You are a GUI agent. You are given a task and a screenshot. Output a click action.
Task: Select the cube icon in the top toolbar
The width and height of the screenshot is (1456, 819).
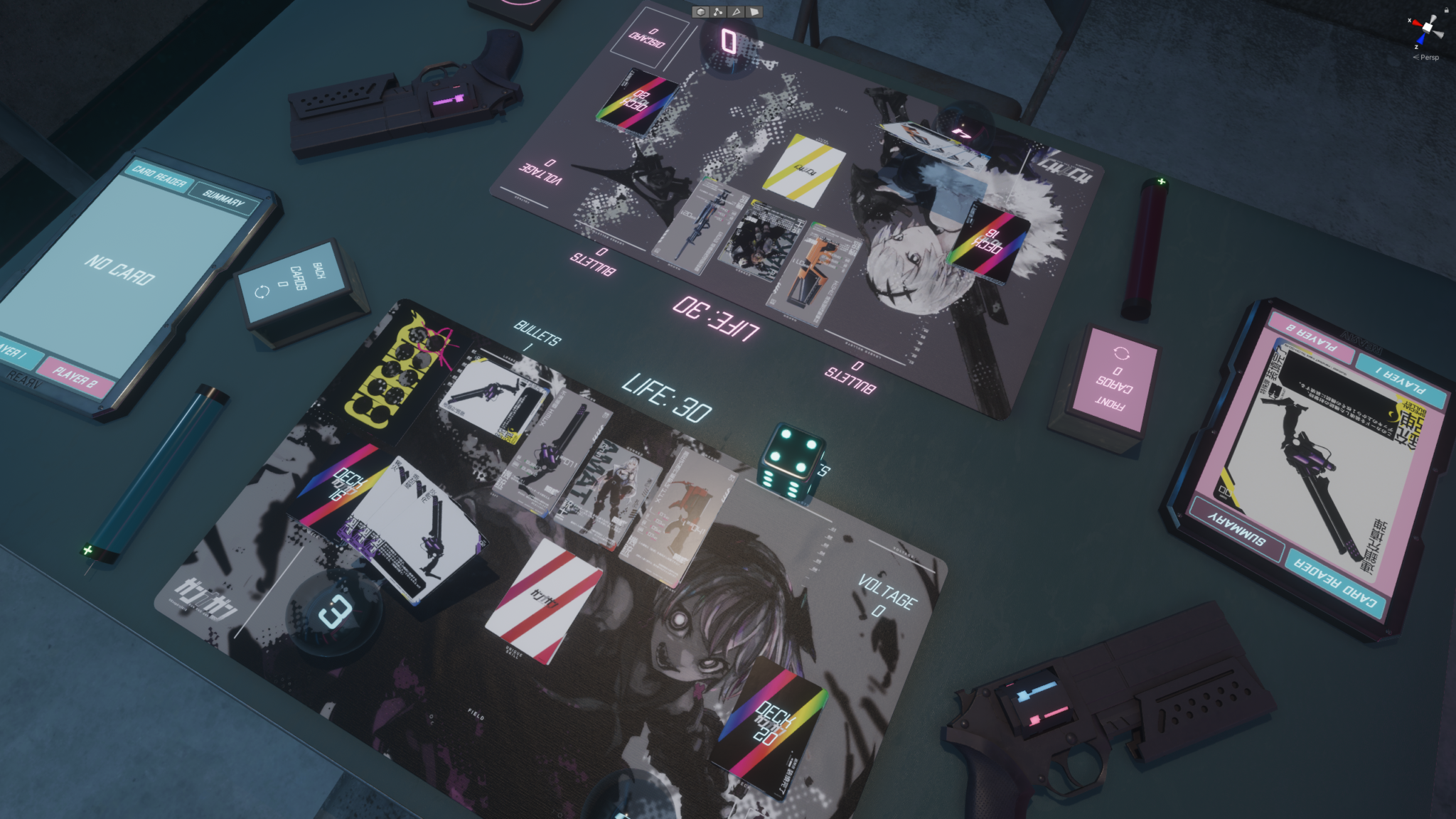(701, 11)
